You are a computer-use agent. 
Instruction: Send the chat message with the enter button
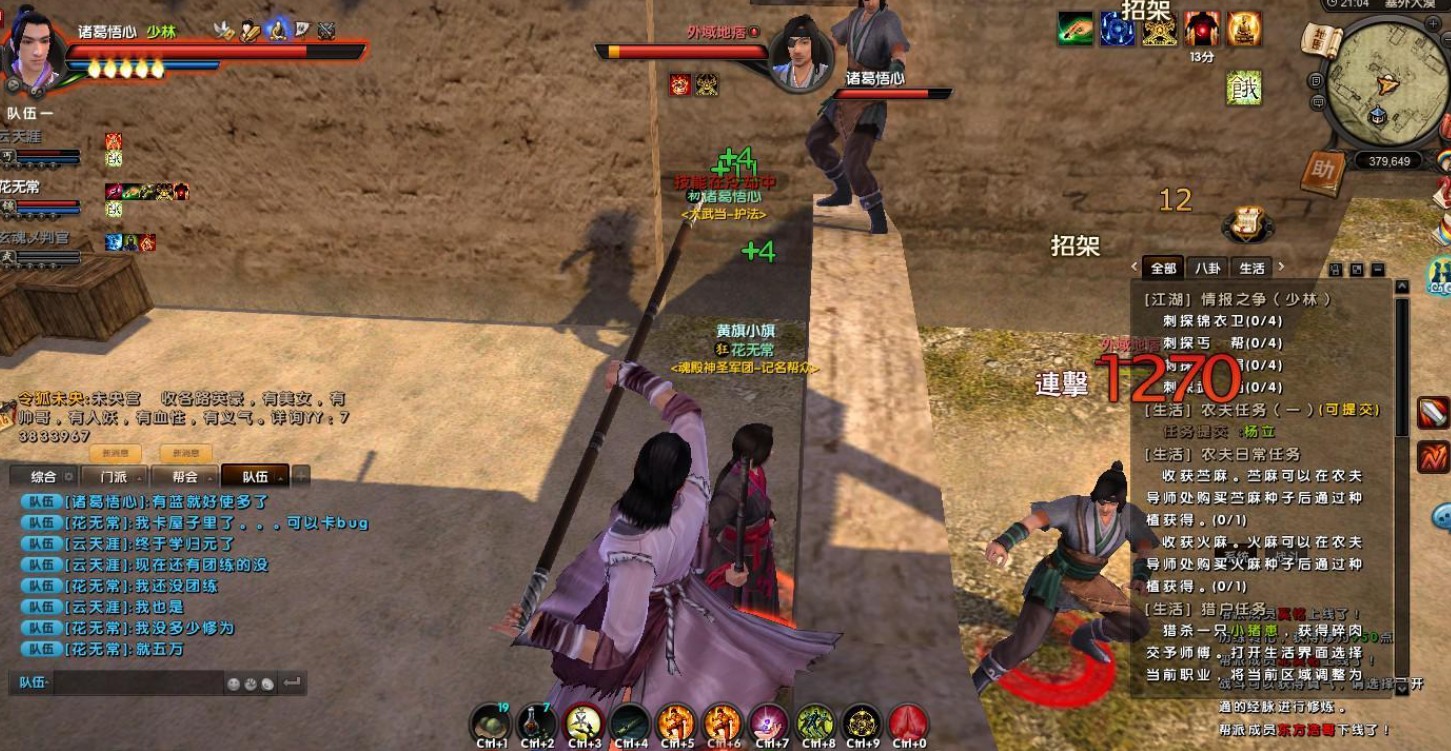pos(292,683)
